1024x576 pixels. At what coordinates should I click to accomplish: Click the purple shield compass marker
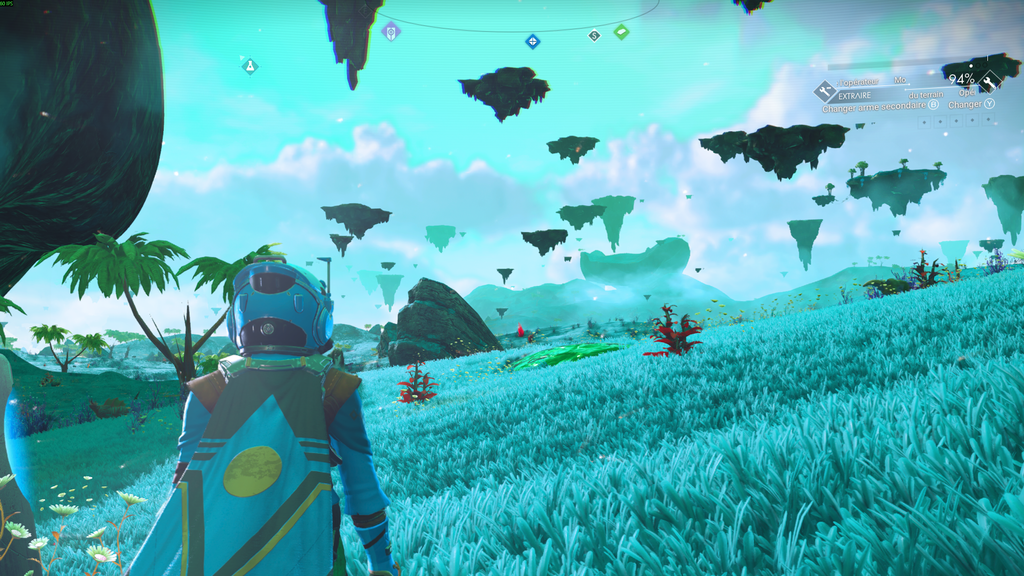(x=391, y=32)
